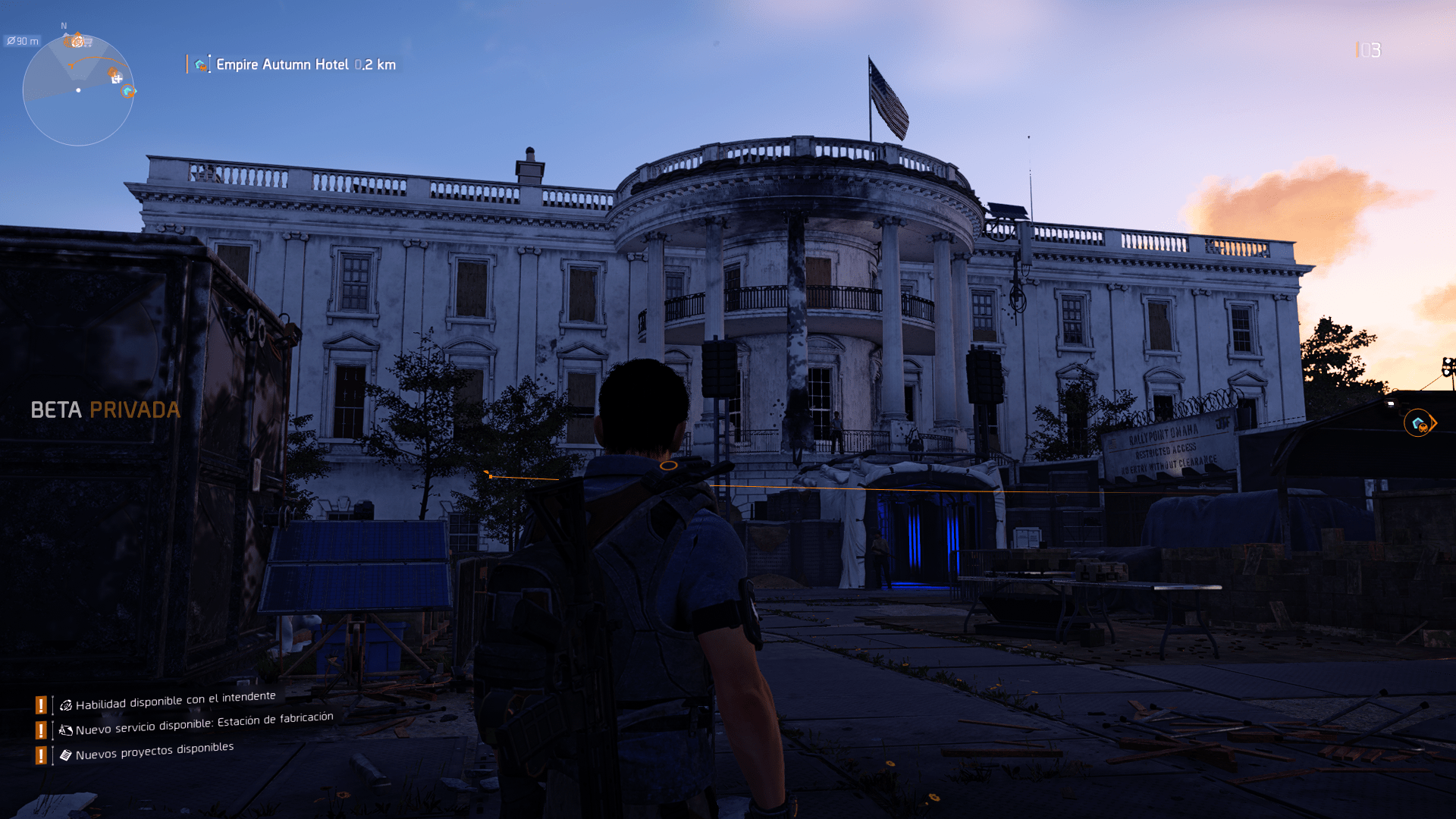Image resolution: width=1456 pixels, height=819 pixels.
Task: Click the waypoint marker icon at the right screen edge
Action: (1417, 423)
